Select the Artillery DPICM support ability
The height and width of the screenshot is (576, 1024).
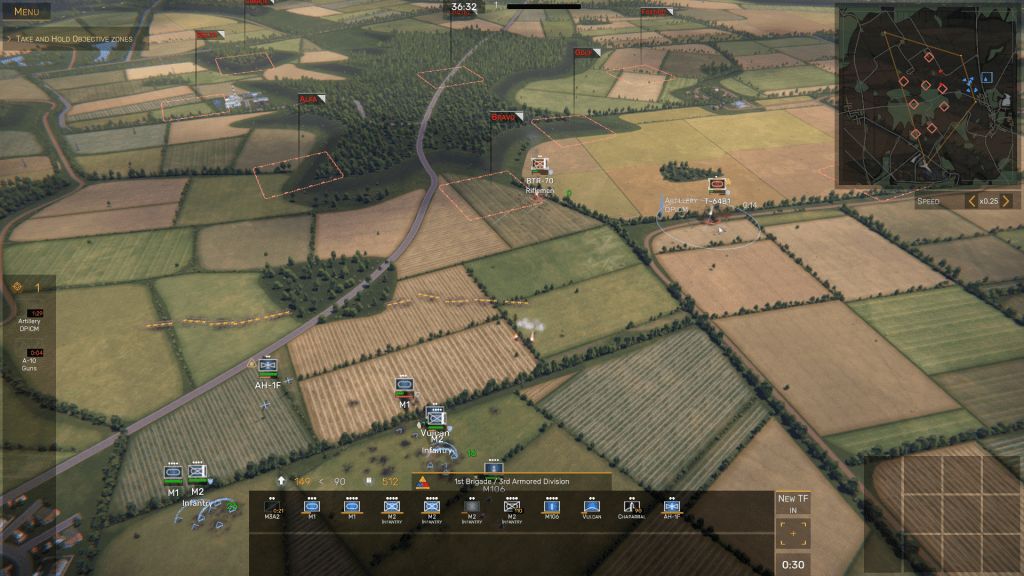click(30, 320)
